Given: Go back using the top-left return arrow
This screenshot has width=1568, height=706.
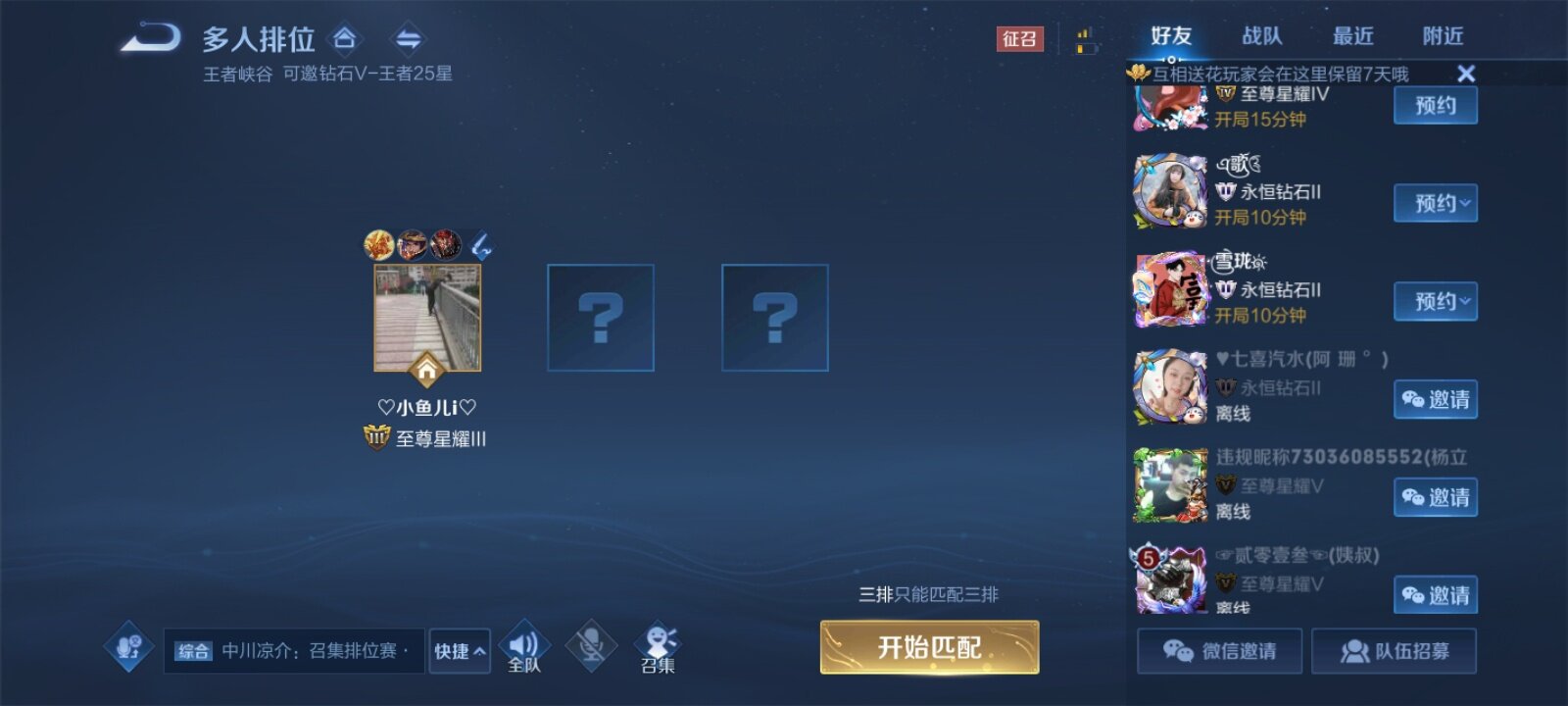Looking at the screenshot, I should (x=151, y=39).
